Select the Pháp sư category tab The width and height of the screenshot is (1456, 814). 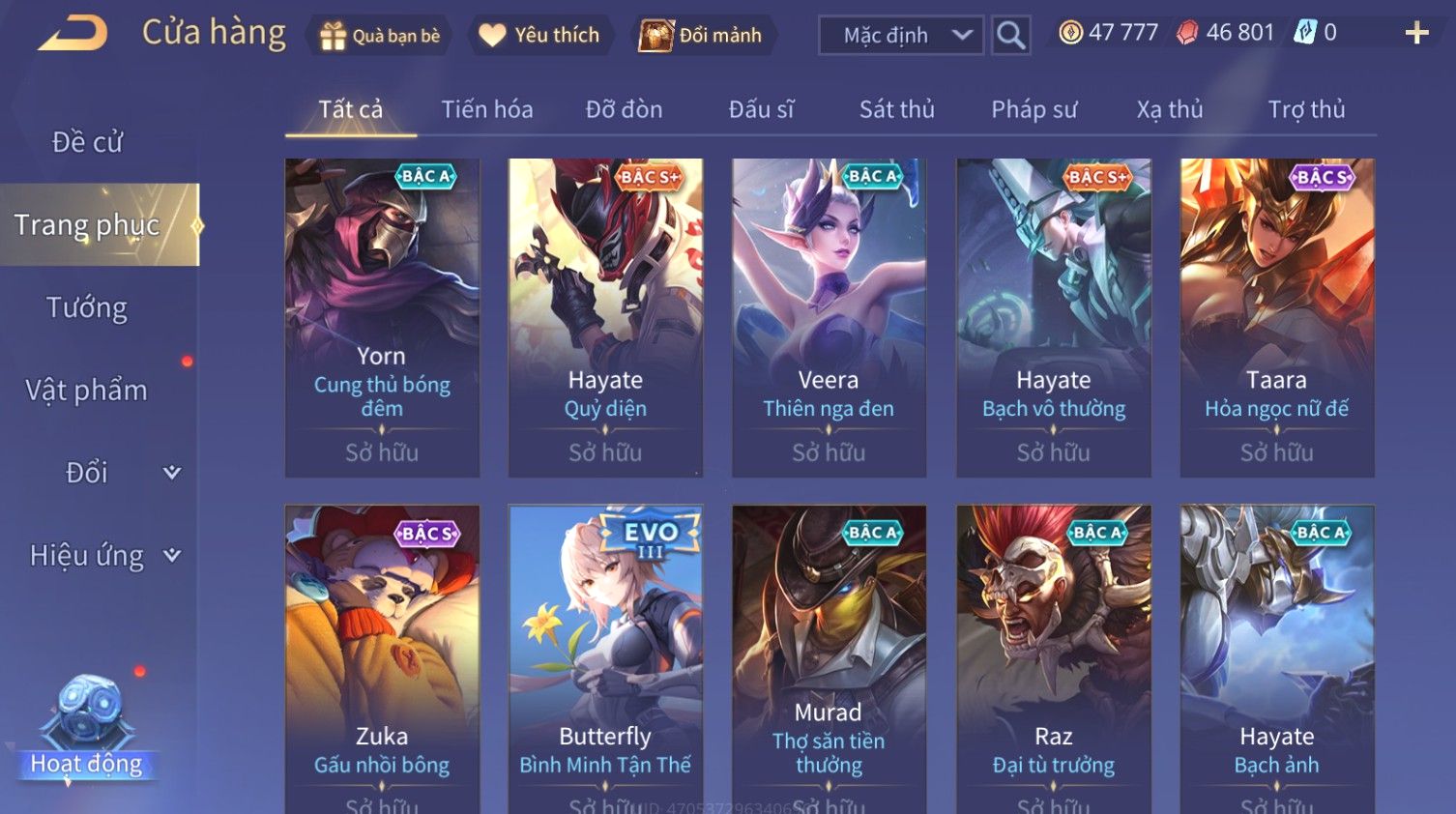pos(1034,109)
